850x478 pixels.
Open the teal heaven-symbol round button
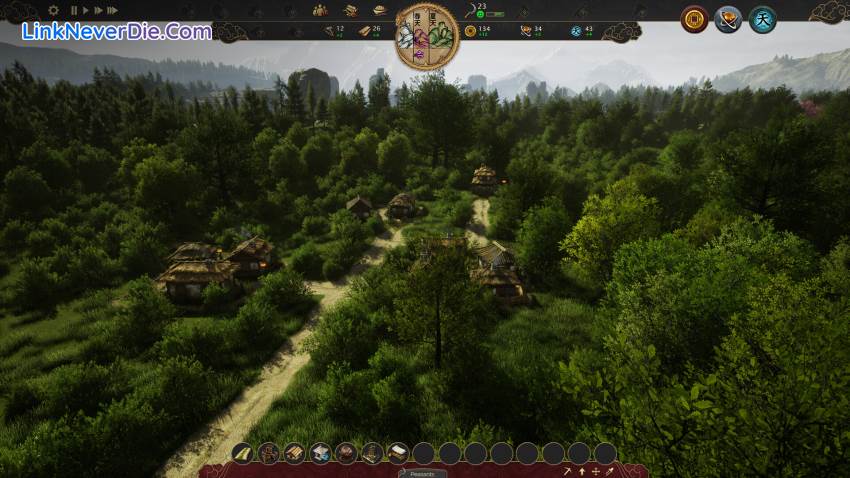pos(762,19)
